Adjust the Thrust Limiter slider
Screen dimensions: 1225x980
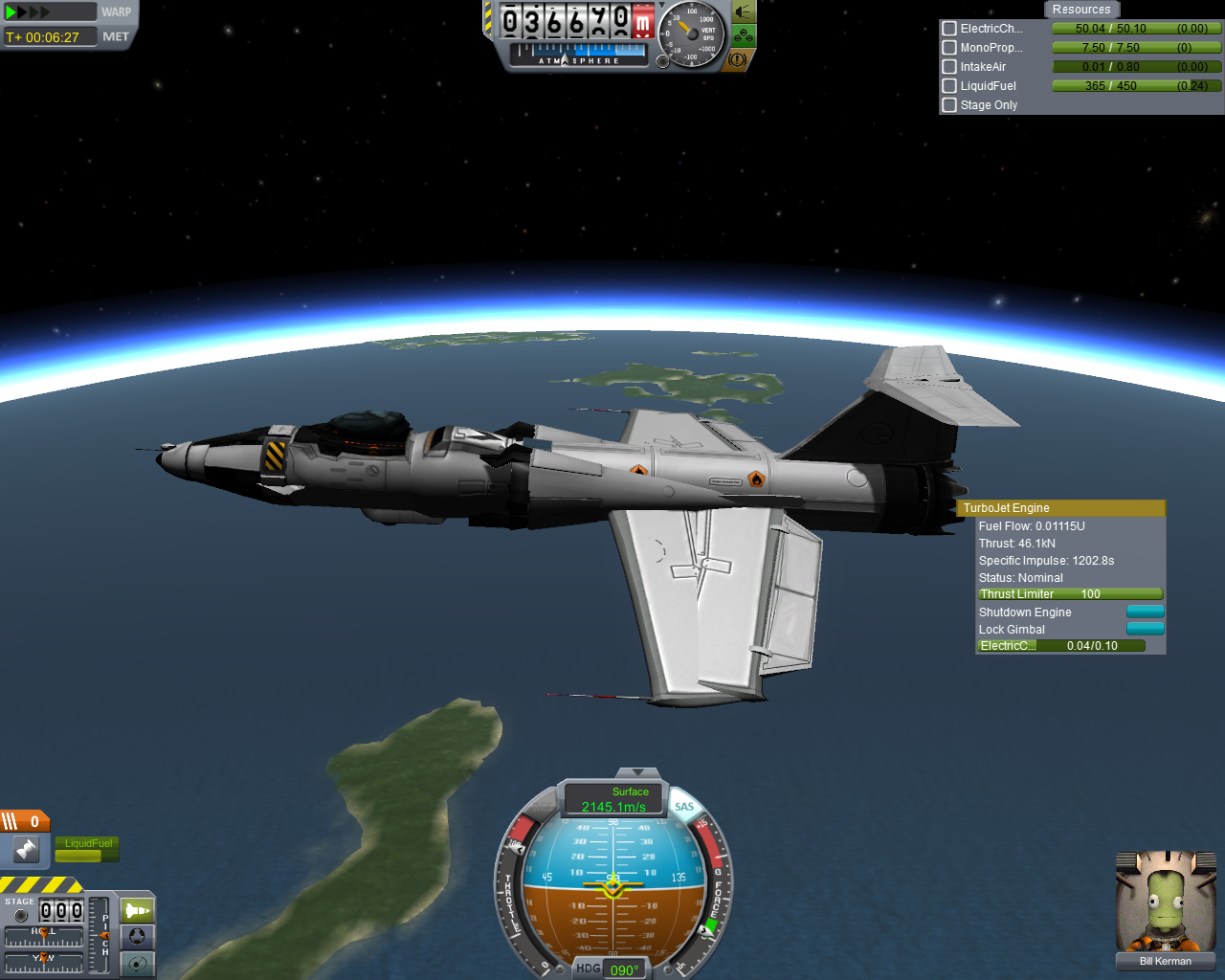[1070, 594]
